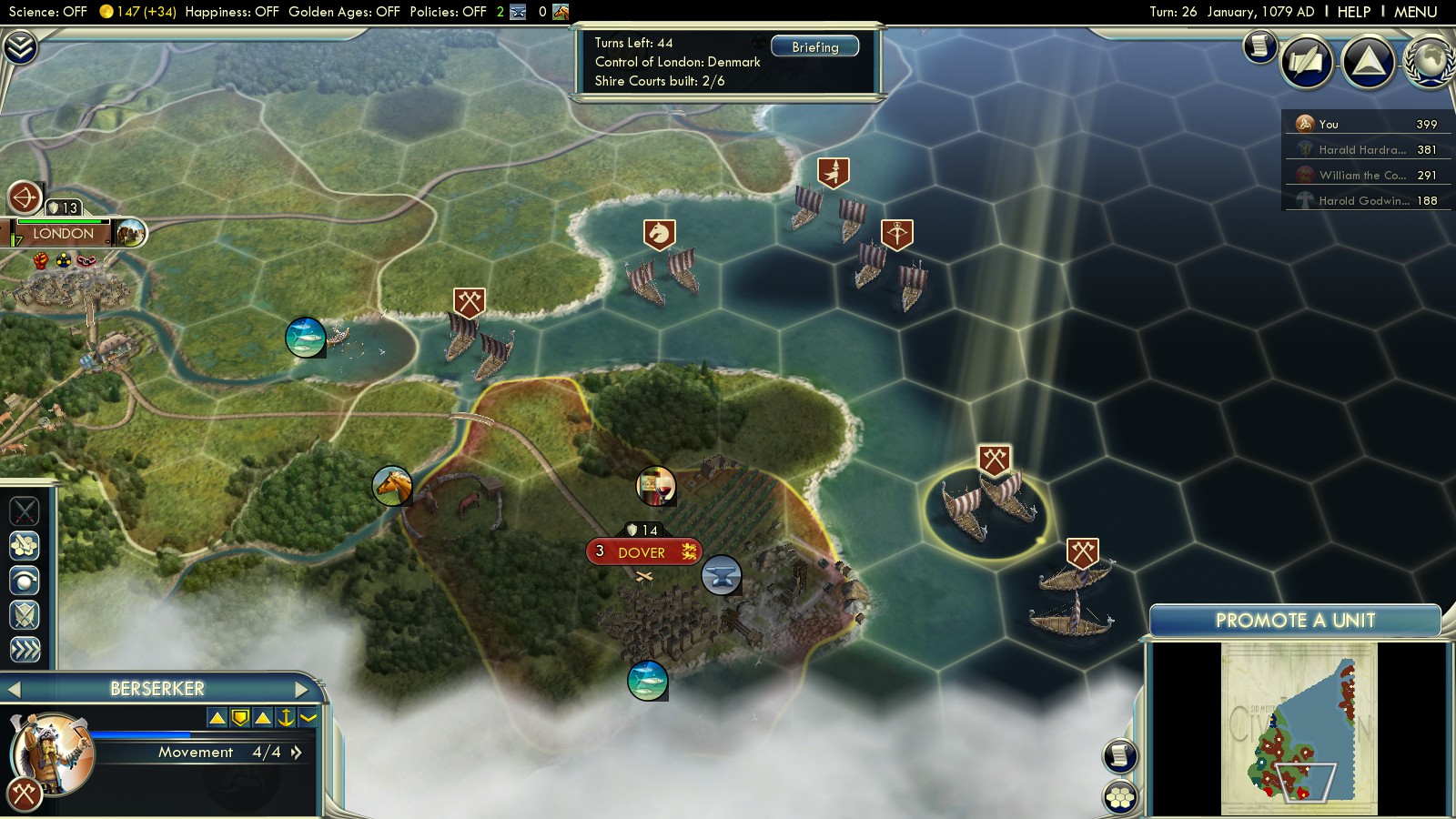Choose the fortify shield-and-swords unit action
The height and width of the screenshot is (819, 1456).
25,615
